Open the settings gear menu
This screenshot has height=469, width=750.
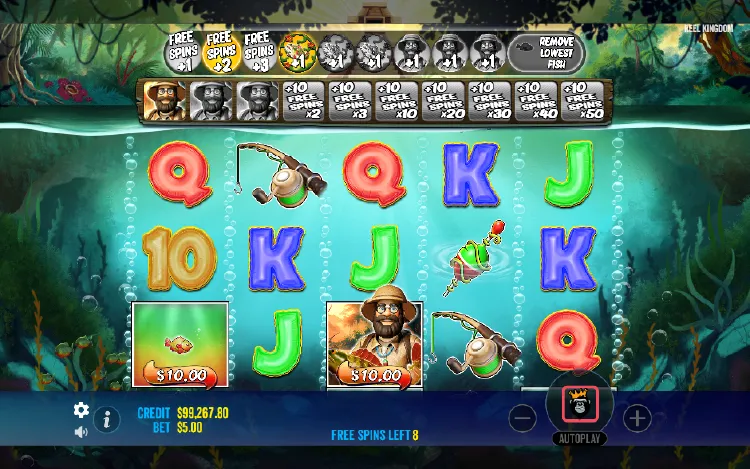pos(82,410)
